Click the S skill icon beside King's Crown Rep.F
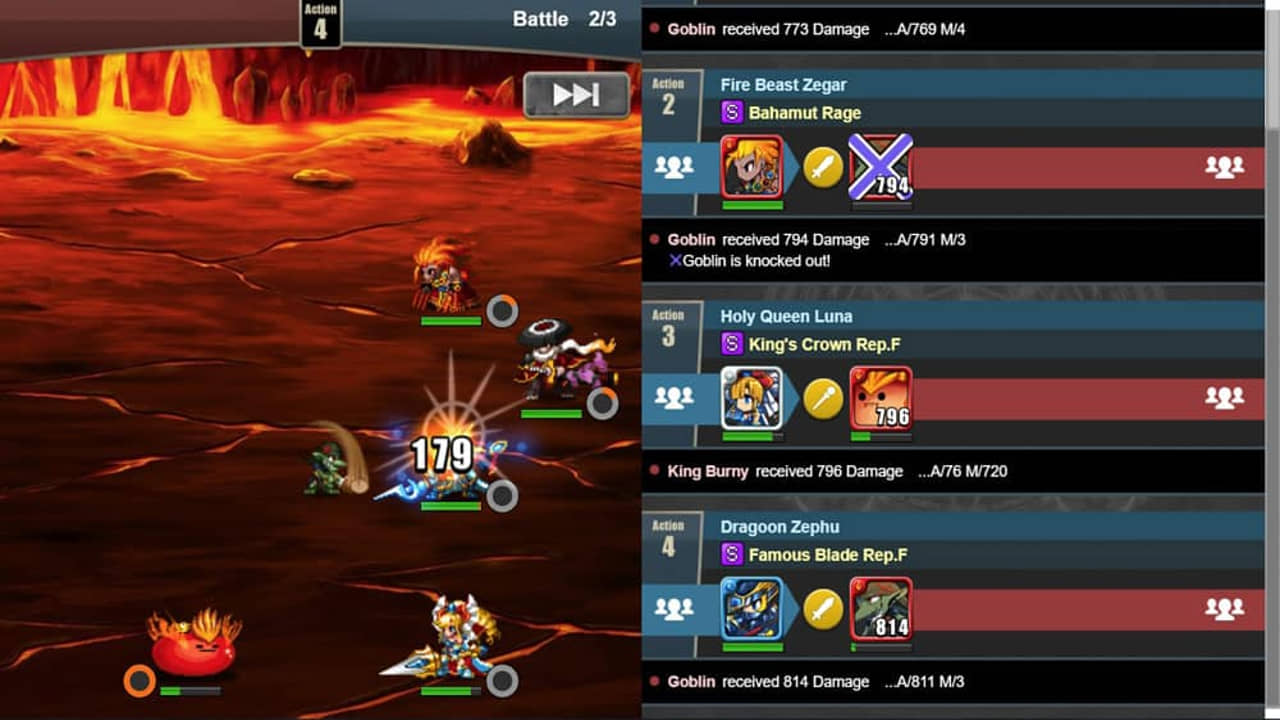Screen dimensions: 1280x720 click(733, 343)
